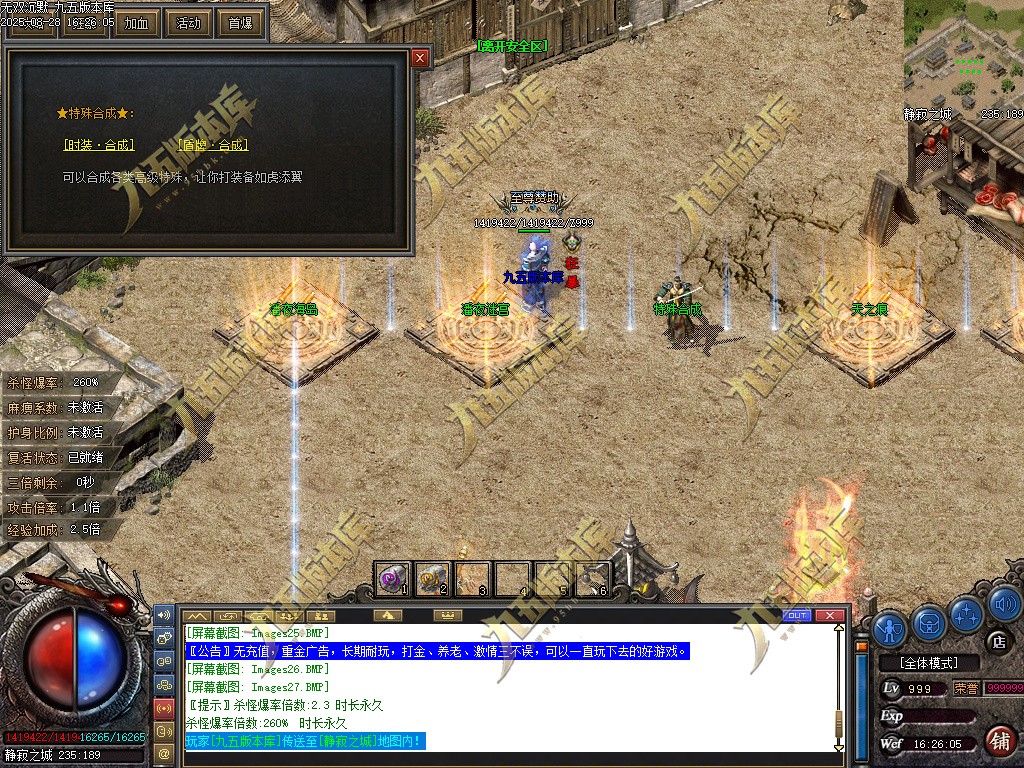Screen dimensions: 1024x768
Task: Open the 盾牌·合成 shield synthesis link
Action: [212, 145]
